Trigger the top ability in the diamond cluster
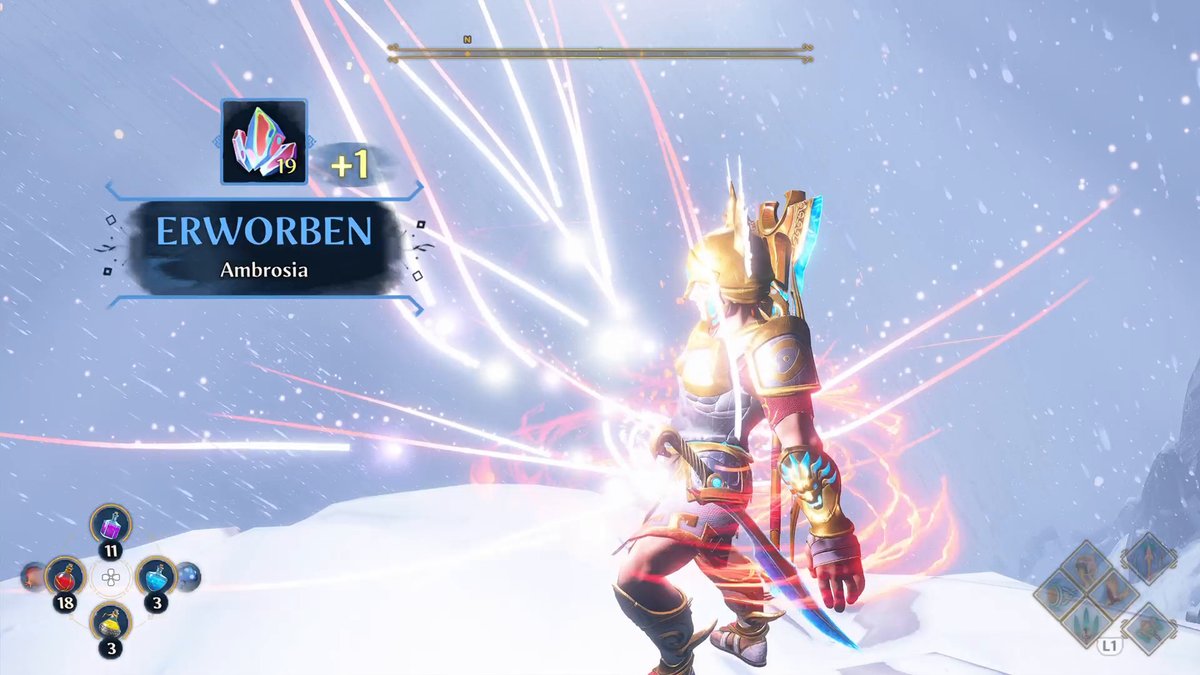Image resolution: width=1200 pixels, height=675 pixels. (1085, 565)
